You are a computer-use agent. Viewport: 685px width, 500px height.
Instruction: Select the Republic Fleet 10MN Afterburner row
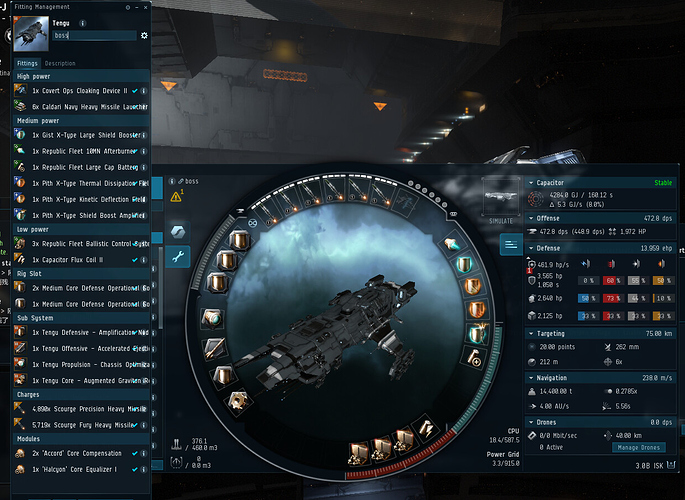point(82,150)
